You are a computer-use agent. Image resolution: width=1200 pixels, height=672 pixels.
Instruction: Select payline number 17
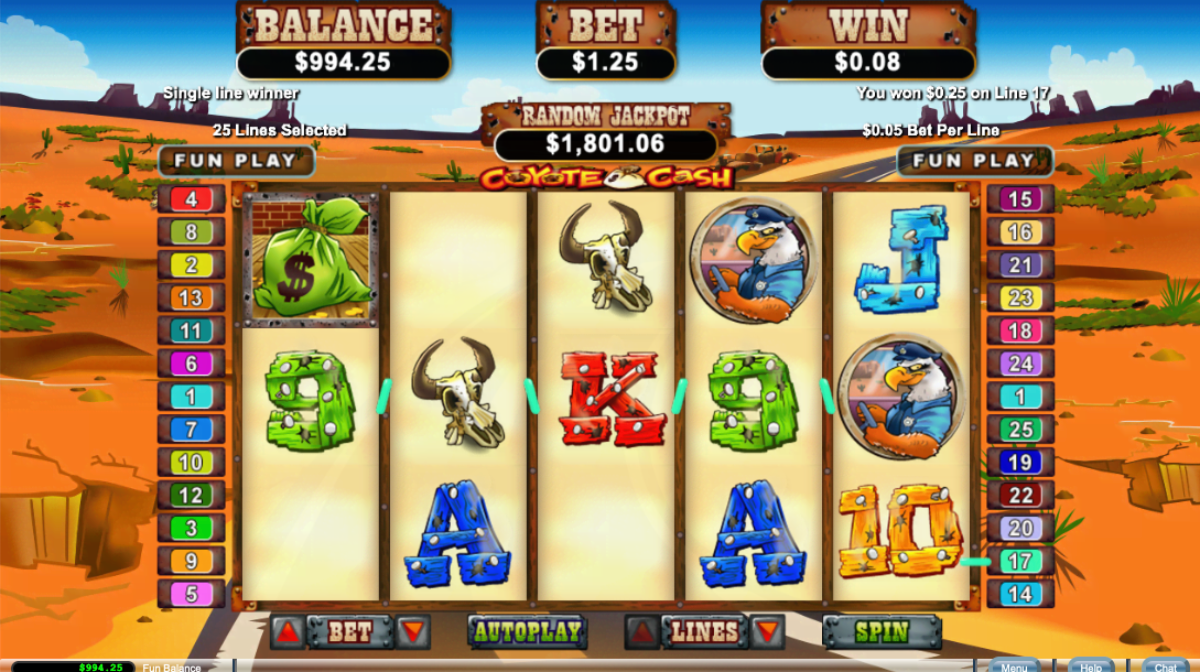(1020, 562)
